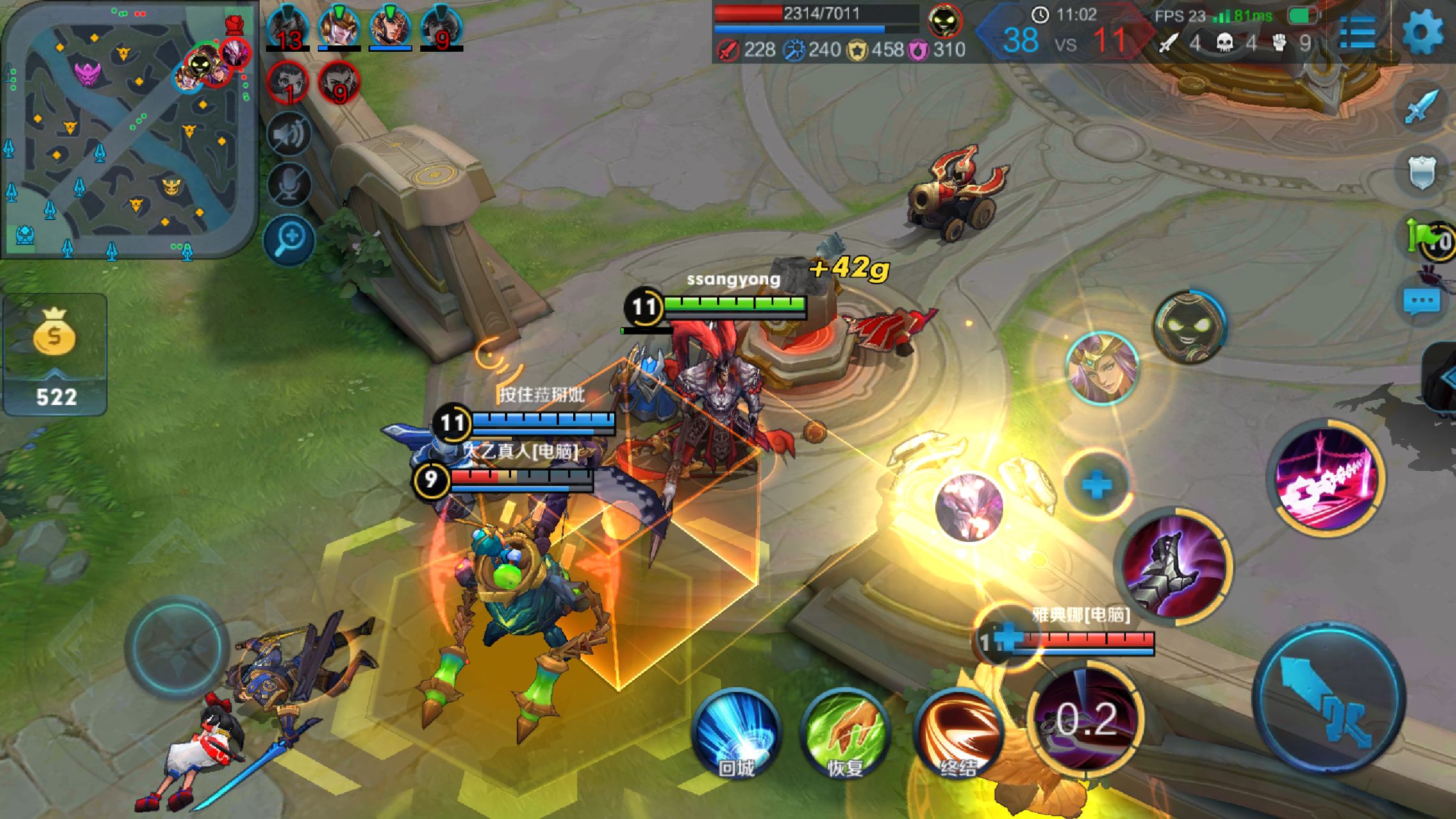
Task: Open the gold shop with 522 coins
Action: tap(55, 354)
